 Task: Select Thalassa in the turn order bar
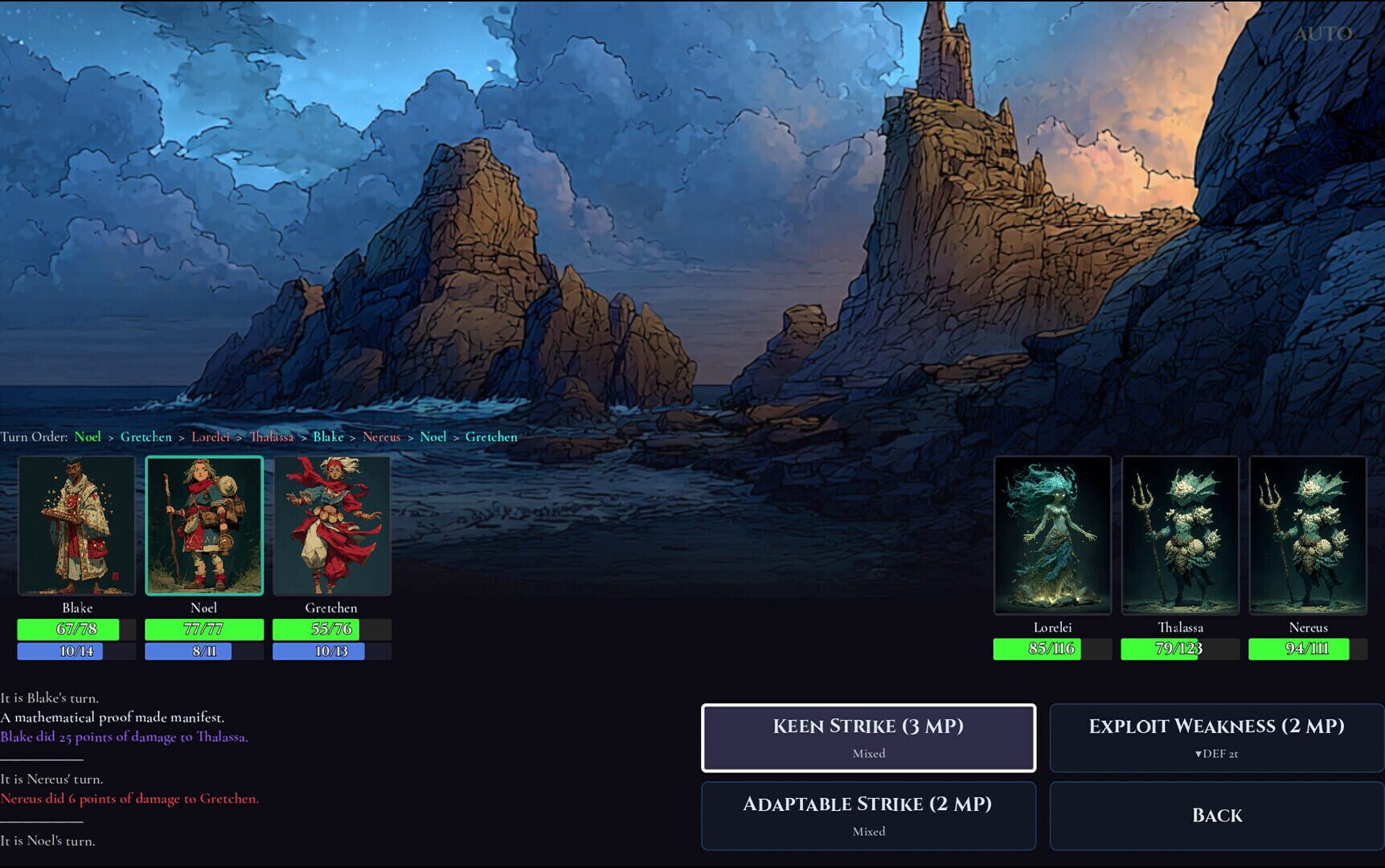tap(272, 436)
